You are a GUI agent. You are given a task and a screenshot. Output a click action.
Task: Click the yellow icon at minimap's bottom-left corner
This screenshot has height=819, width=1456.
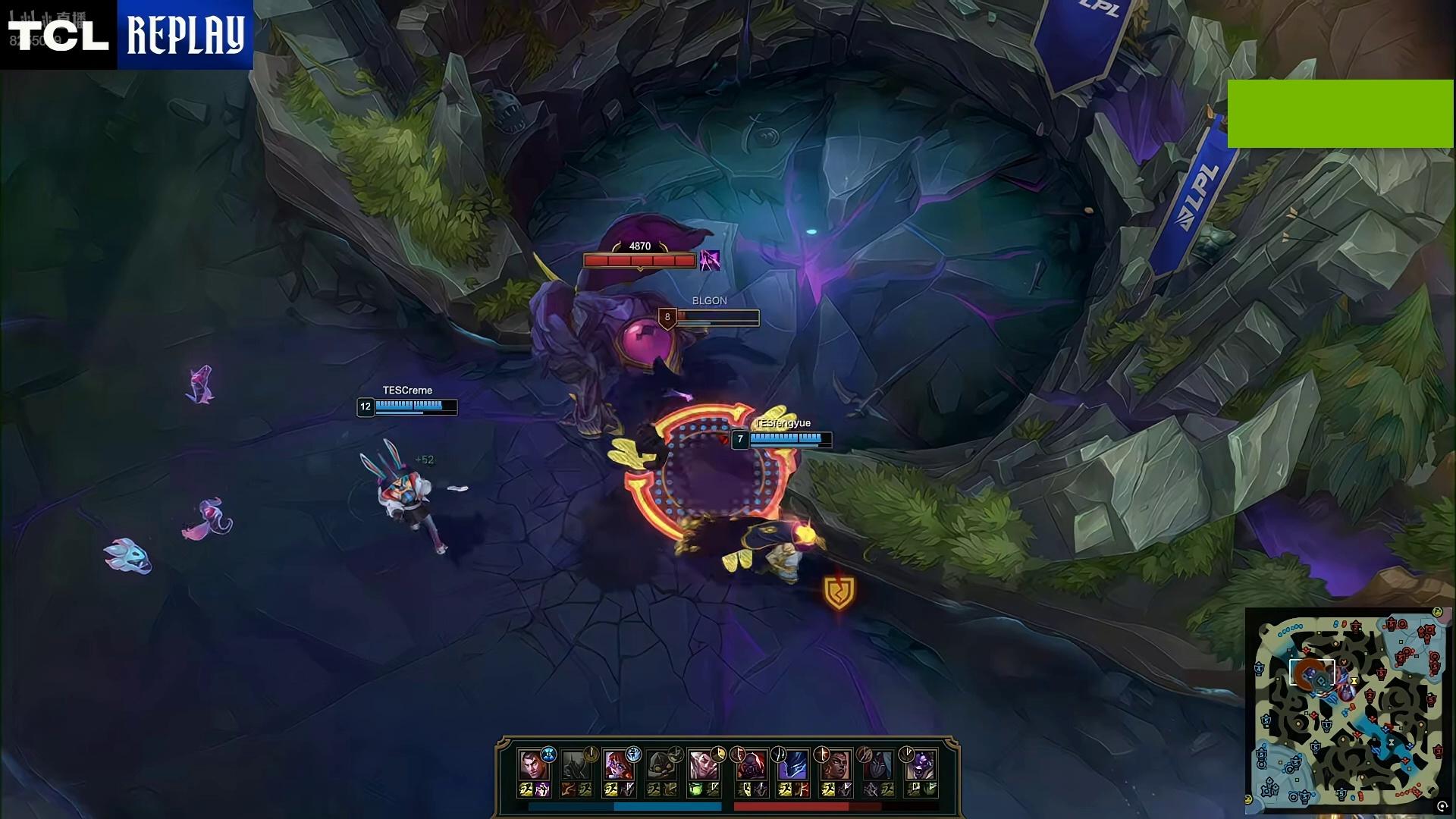(x=1249, y=799)
